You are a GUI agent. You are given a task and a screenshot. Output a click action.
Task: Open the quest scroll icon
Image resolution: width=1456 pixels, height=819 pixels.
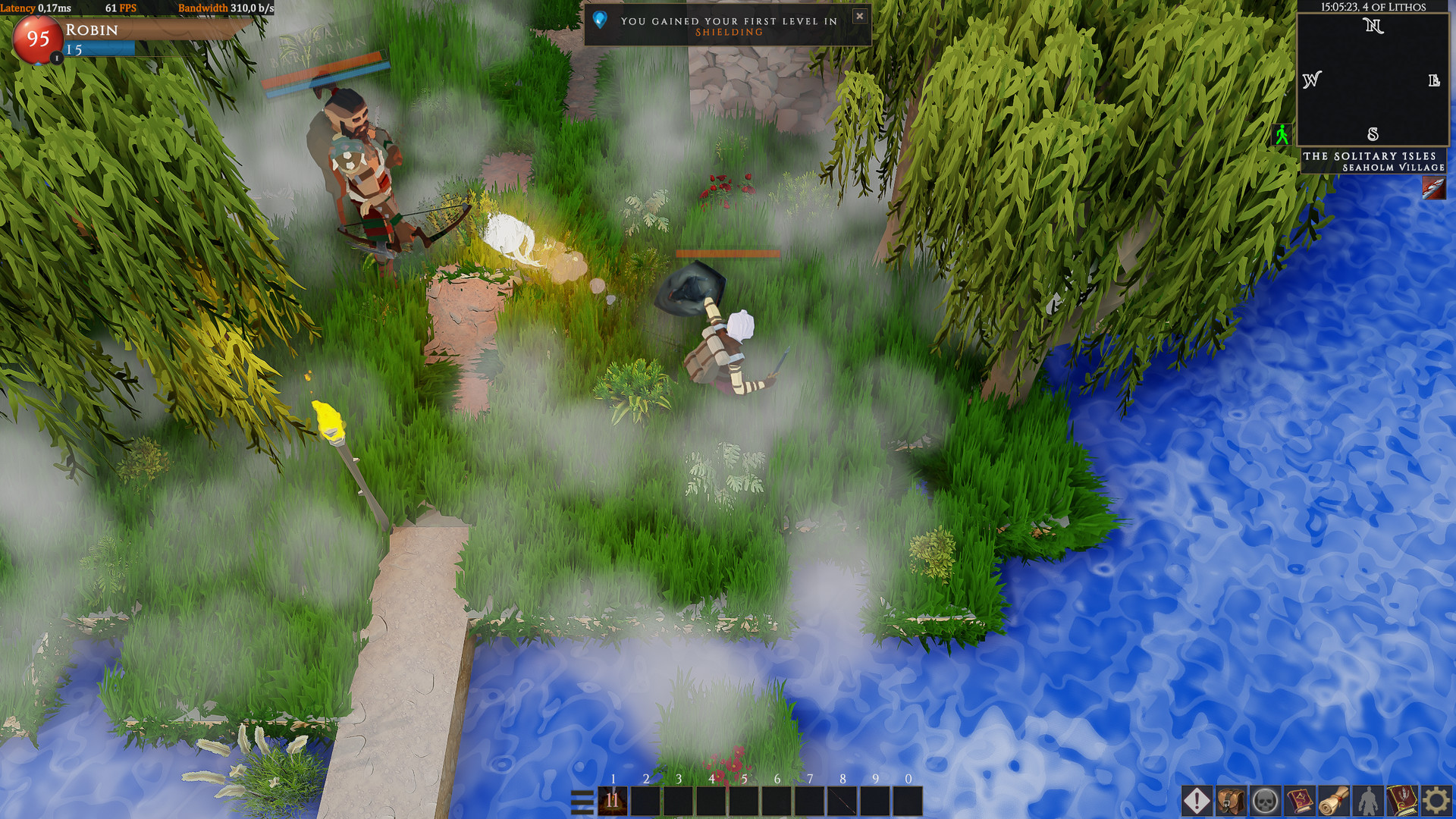coord(1333,800)
